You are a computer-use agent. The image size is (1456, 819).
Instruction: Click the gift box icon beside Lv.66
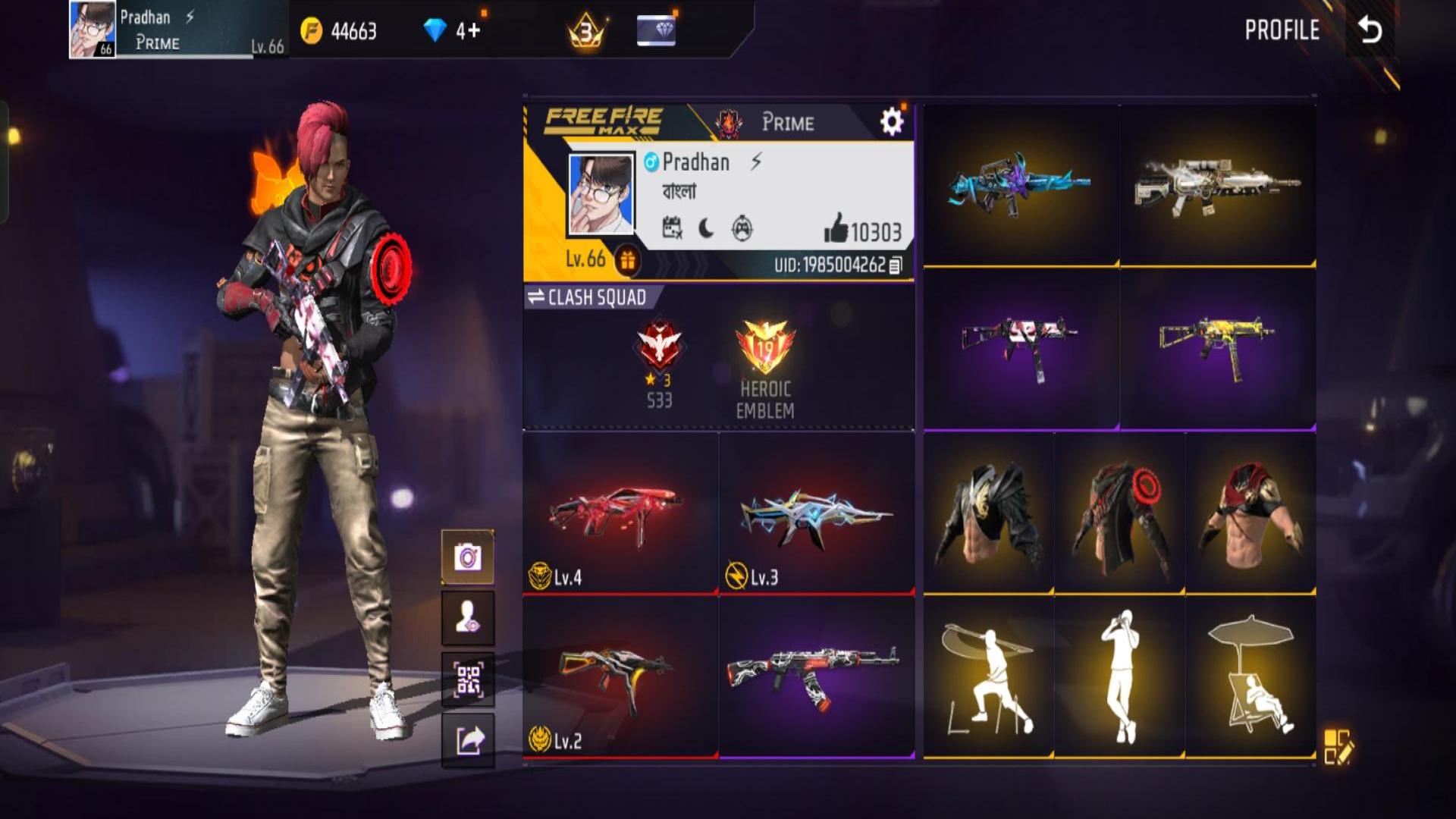coord(627,261)
